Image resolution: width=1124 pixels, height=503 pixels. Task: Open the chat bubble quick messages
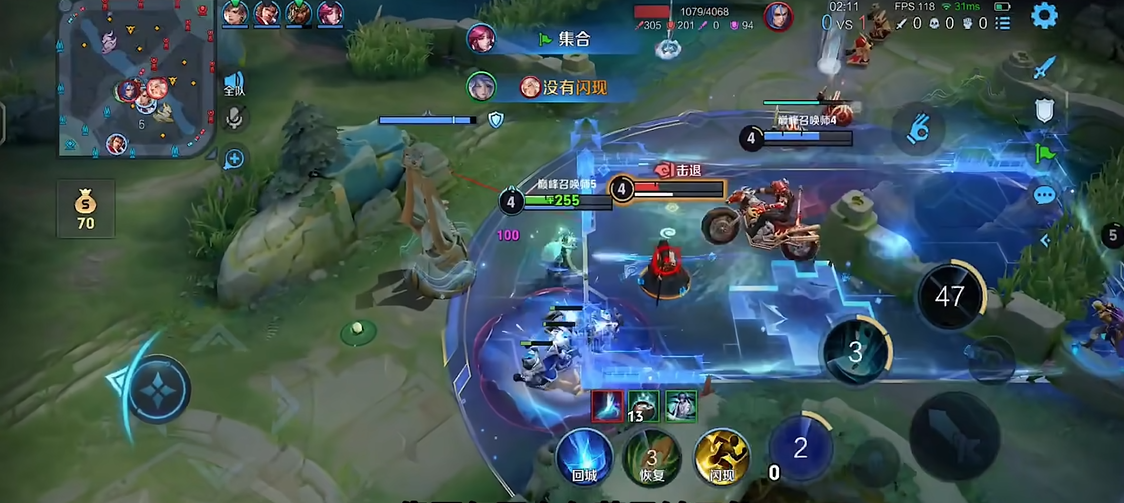1044,194
